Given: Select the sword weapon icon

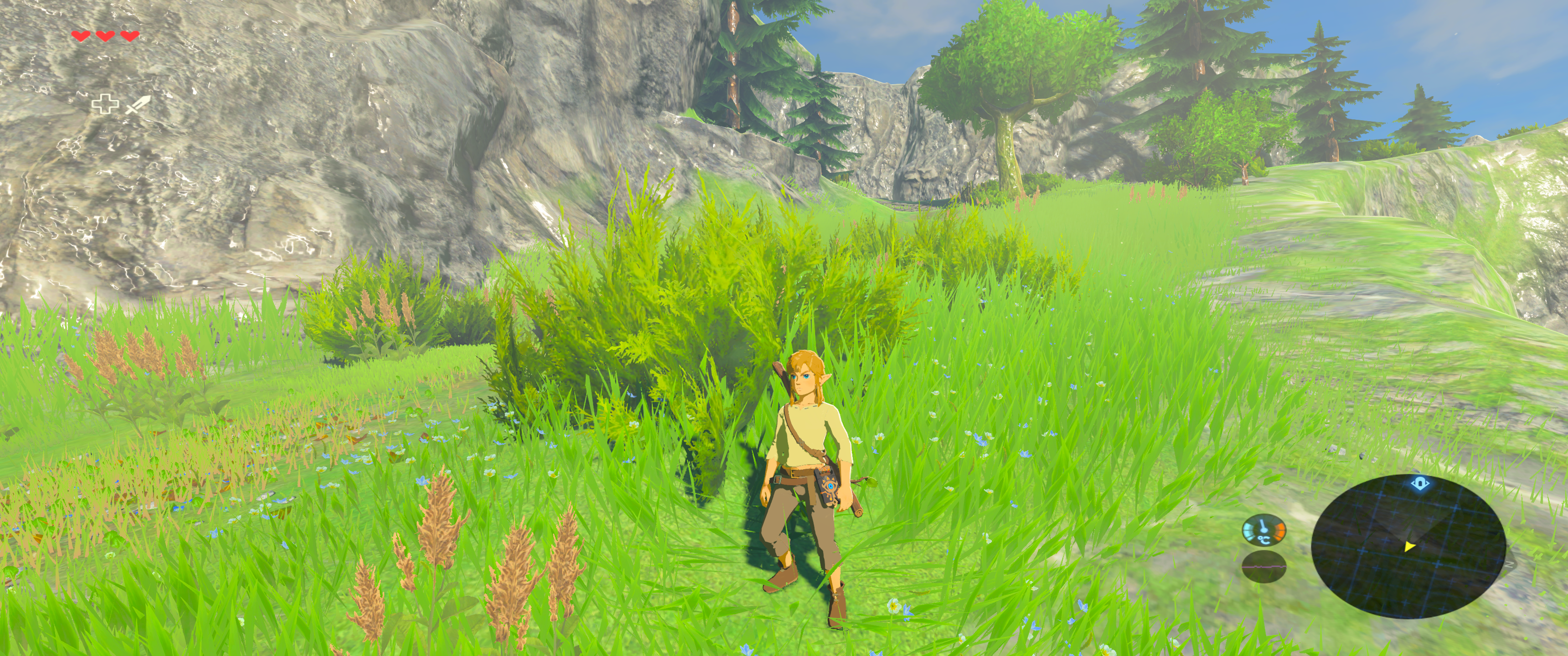Looking at the screenshot, I should click(137, 105).
